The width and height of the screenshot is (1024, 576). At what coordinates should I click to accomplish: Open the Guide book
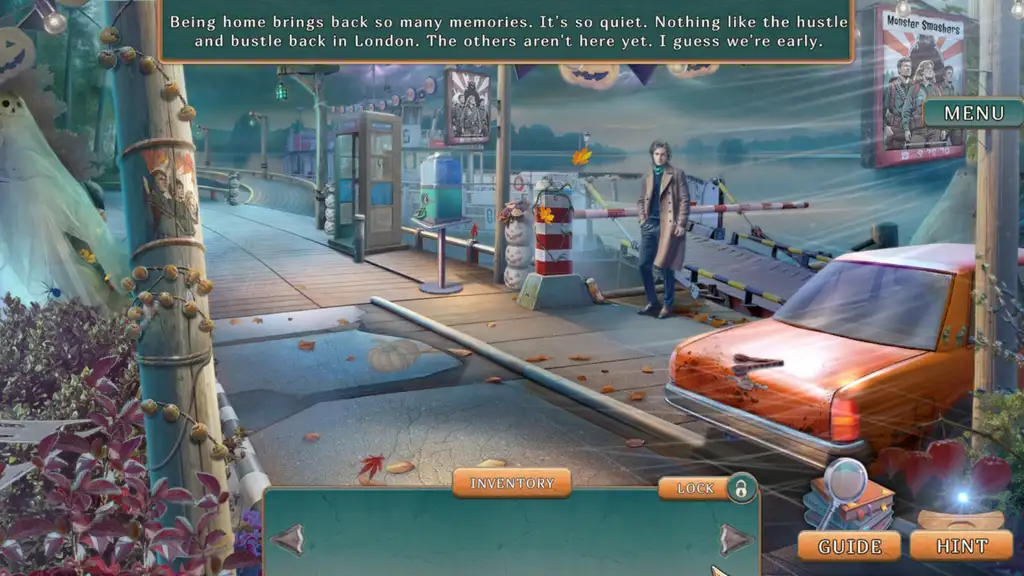(851, 546)
